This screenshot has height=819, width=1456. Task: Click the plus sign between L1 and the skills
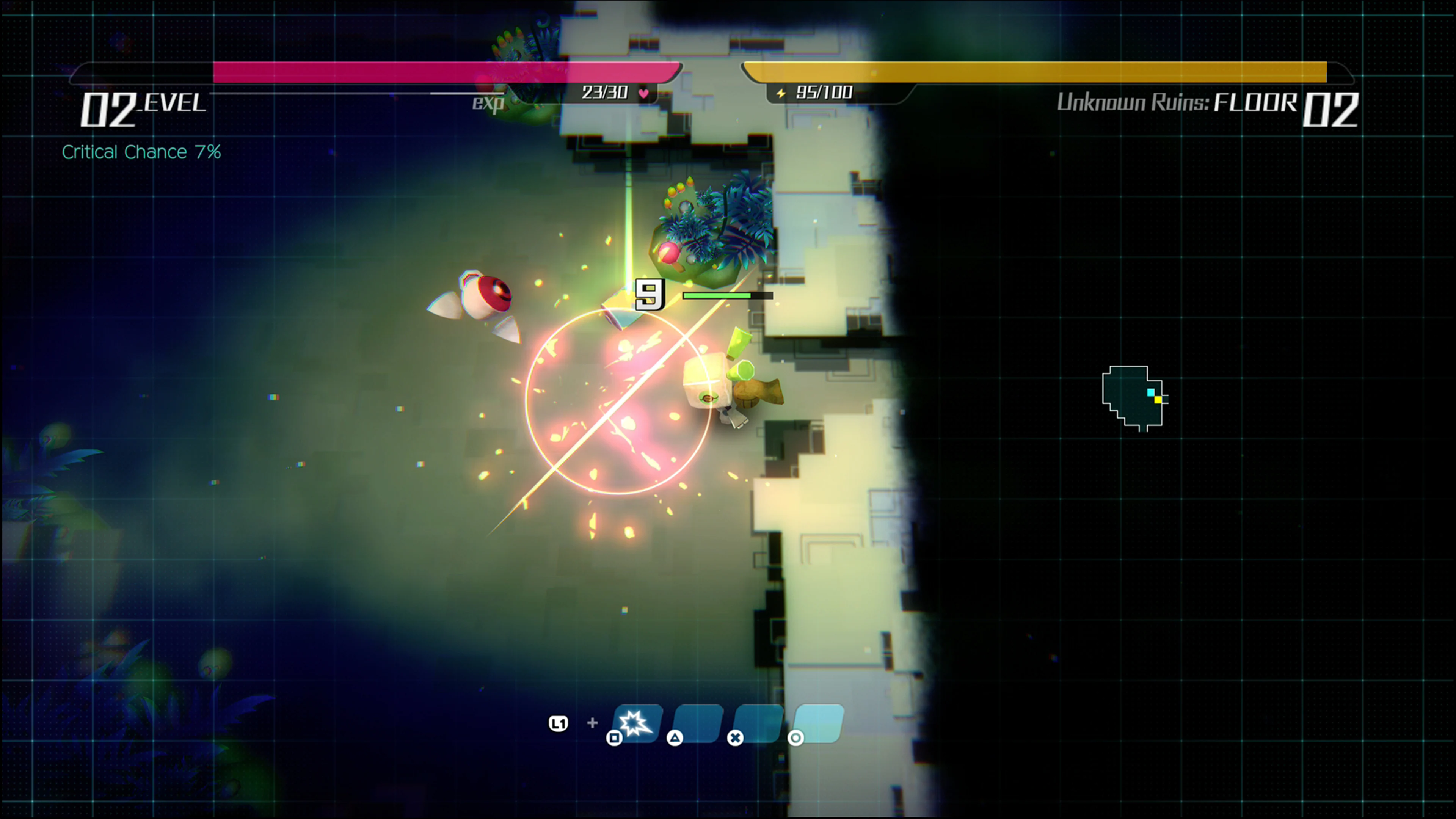pyautogui.click(x=592, y=723)
